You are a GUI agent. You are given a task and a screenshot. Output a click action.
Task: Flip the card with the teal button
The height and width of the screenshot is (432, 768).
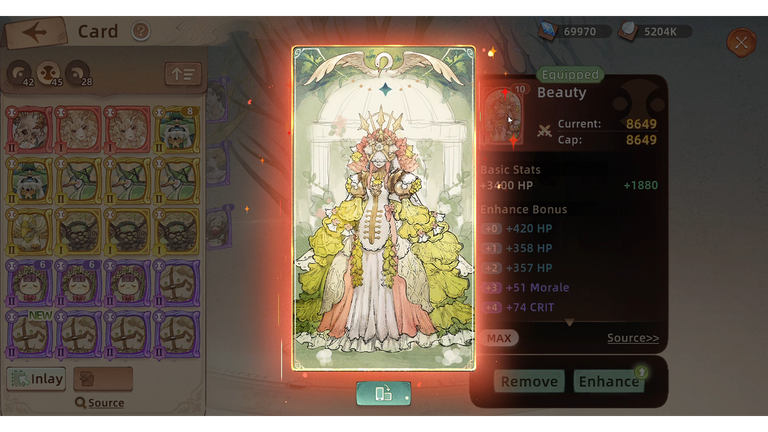click(x=383, y=394)
